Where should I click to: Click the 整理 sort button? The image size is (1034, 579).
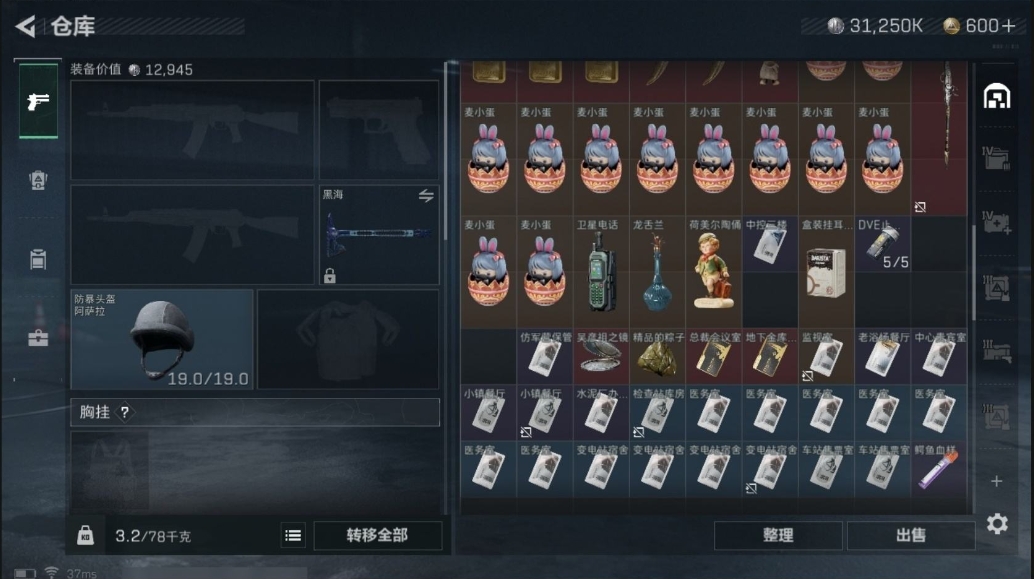click(777, 535)
